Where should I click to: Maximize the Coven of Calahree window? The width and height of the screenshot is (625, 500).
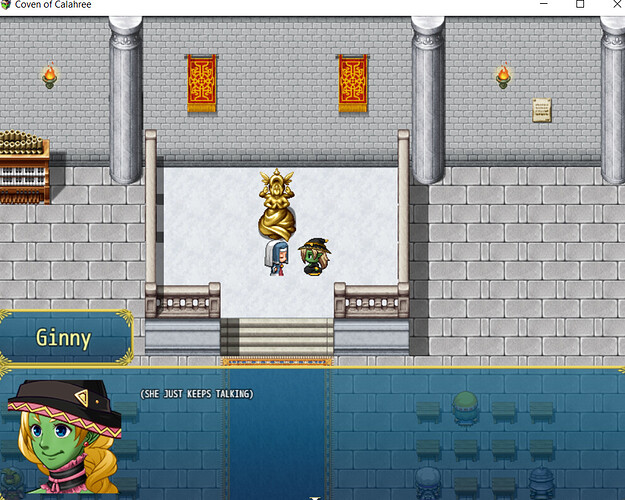coord(580,5)
